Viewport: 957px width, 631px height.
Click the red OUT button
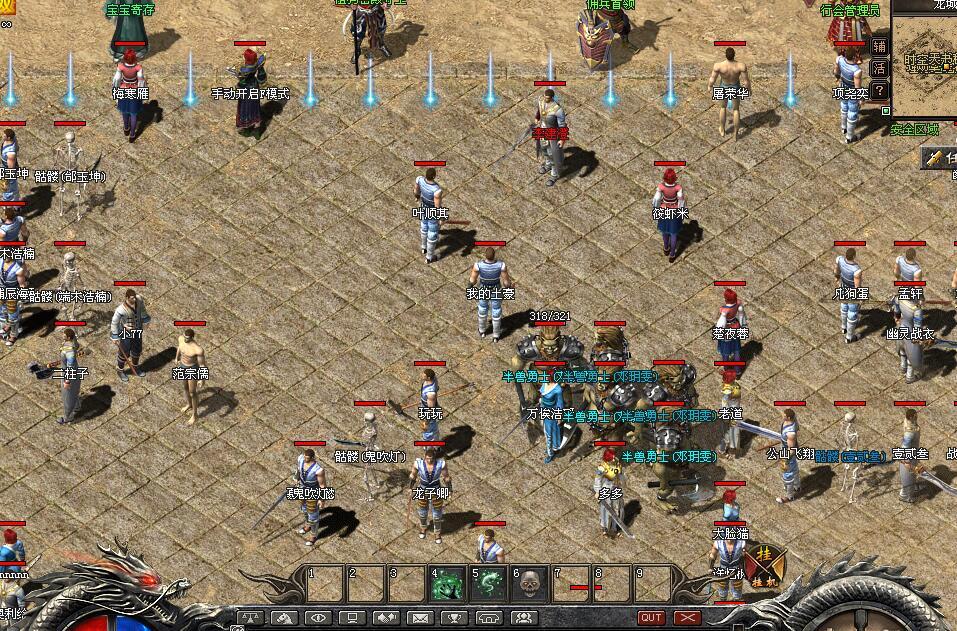[x=651, y=618]
